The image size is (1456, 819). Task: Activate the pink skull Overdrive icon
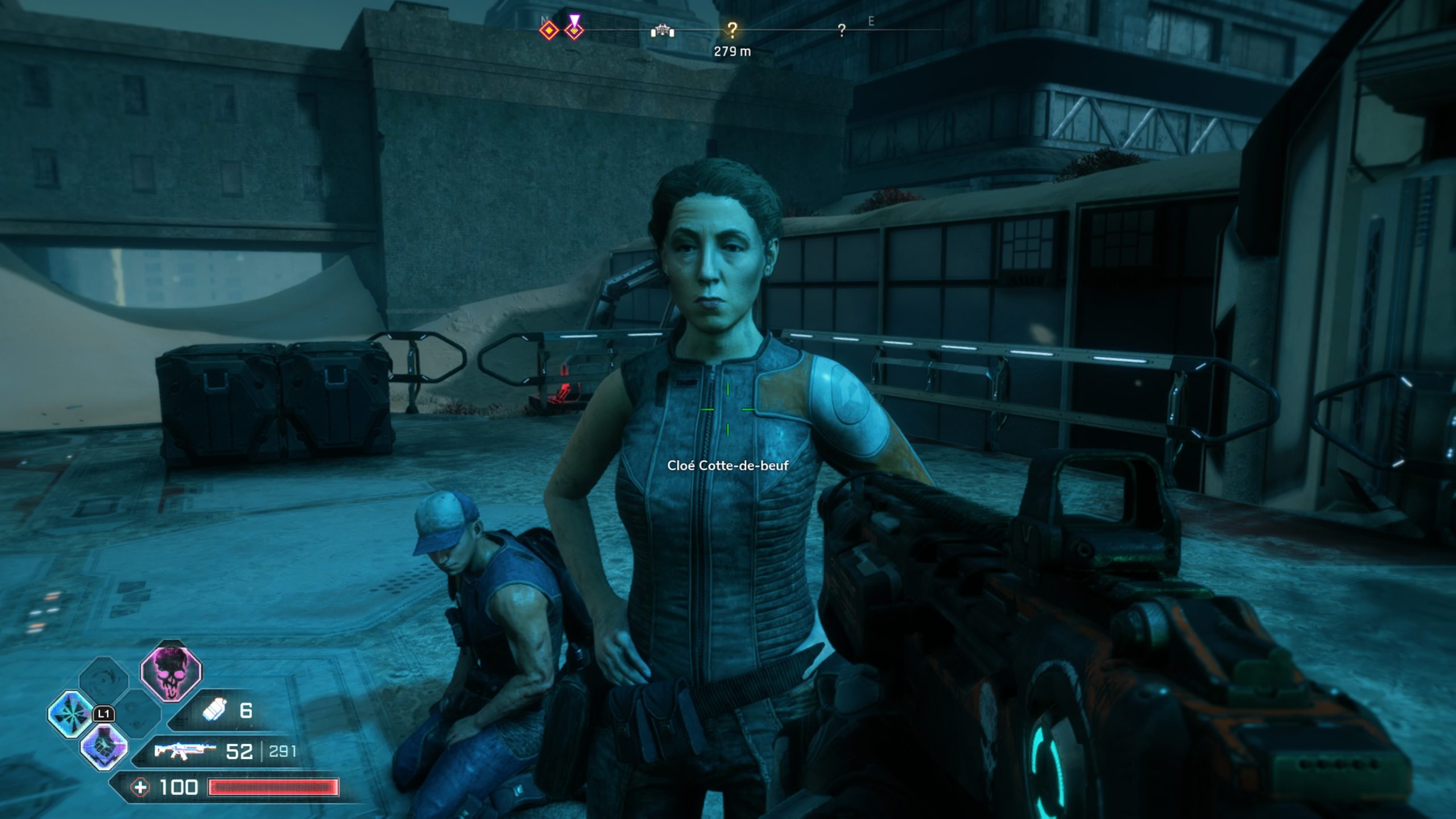pyautogui.click(x=171, y=675)
